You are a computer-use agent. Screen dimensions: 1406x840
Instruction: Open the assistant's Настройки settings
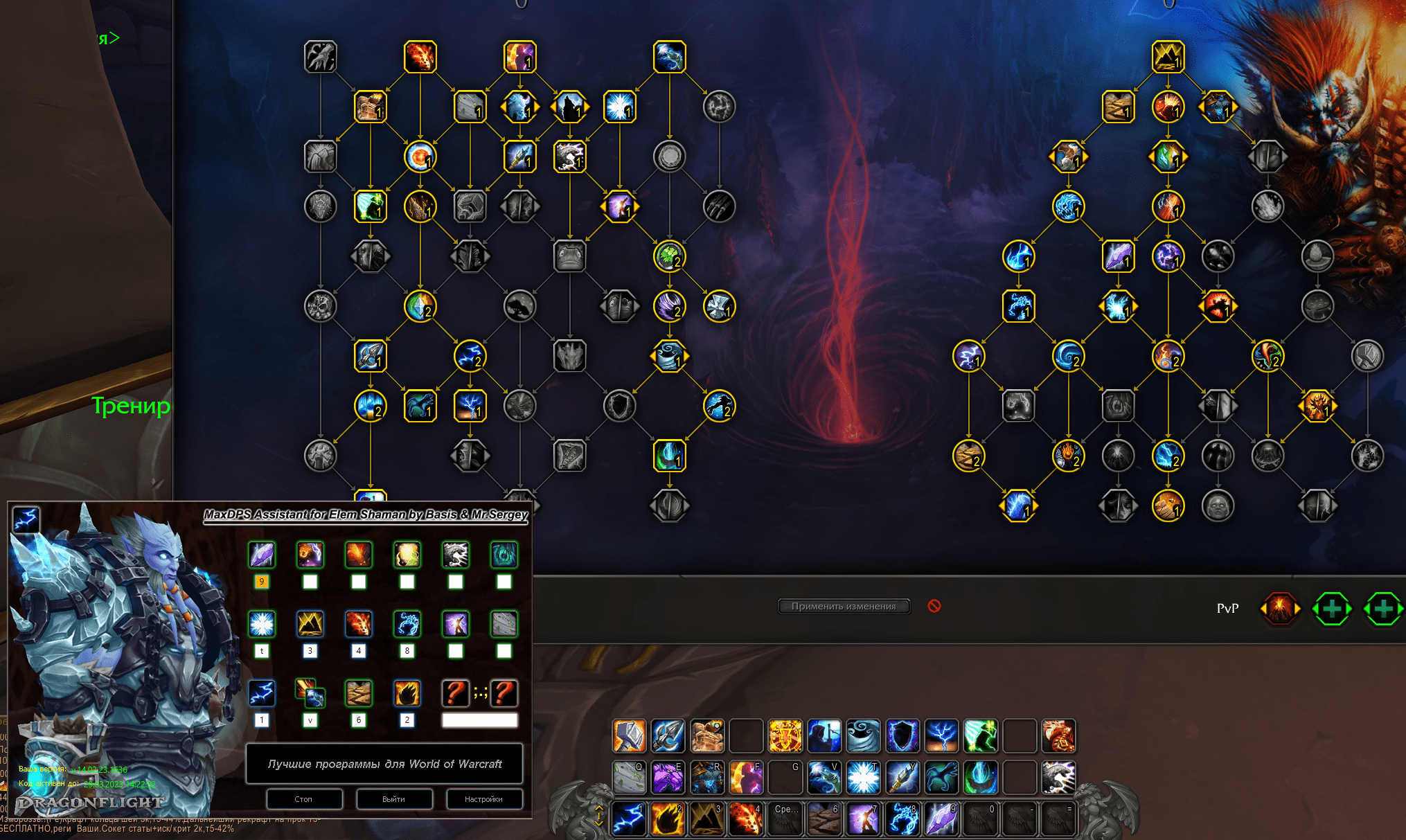(x=483, y=798)
